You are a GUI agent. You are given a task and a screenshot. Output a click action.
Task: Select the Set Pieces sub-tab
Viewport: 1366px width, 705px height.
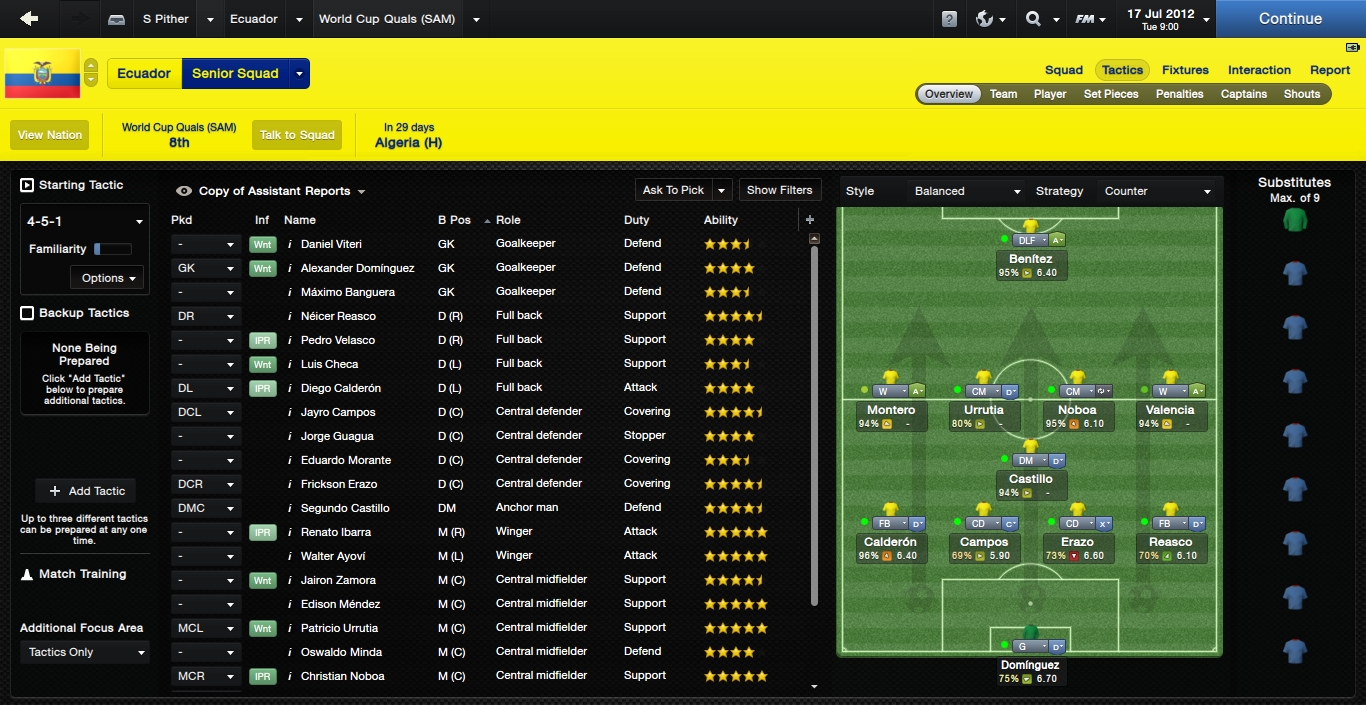1110,94
